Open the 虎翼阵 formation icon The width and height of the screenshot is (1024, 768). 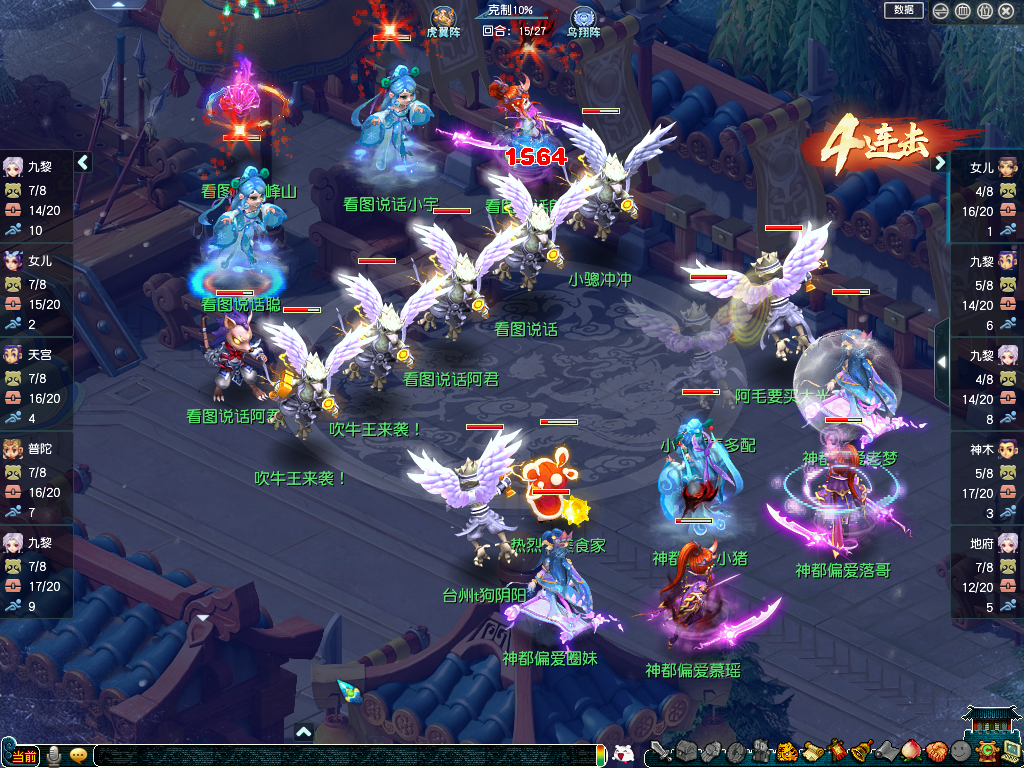442,17
